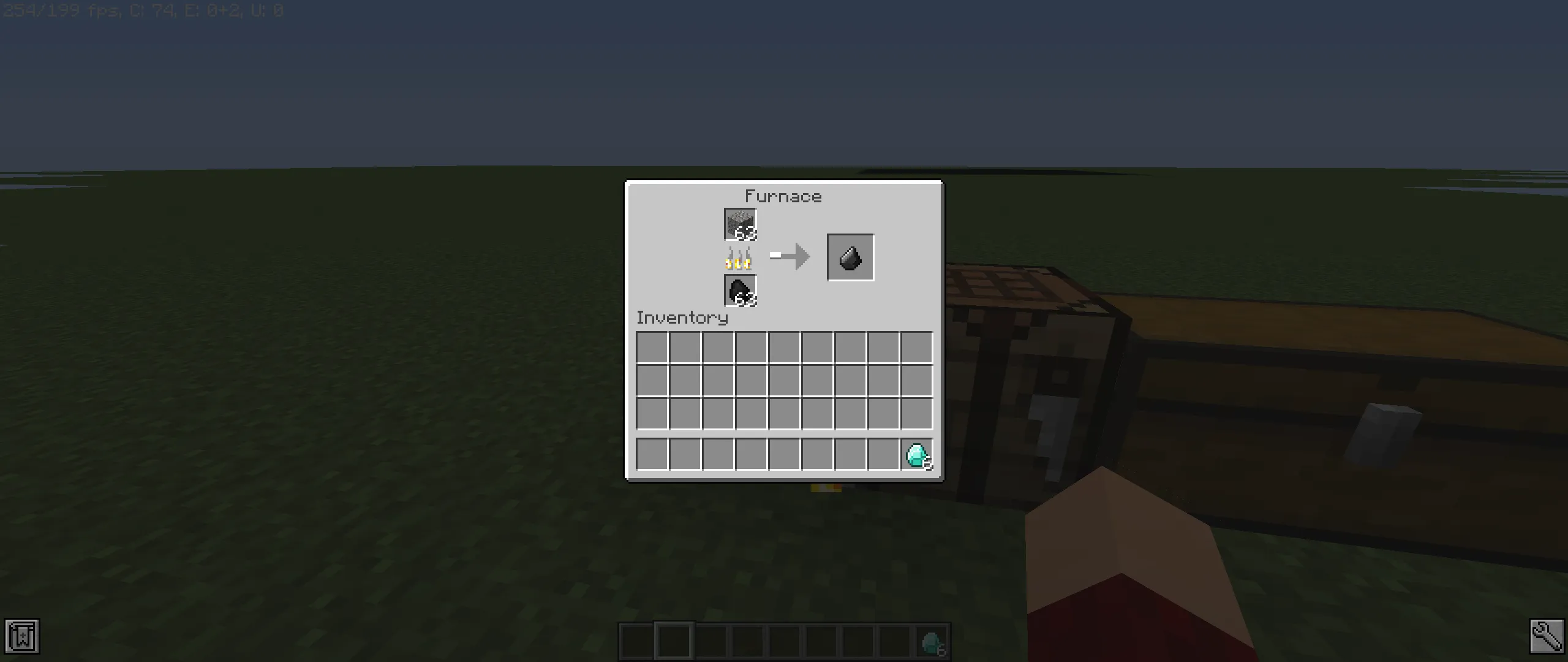The height and width of the screenshot is (662, 1568).
Task: Click the last empty inventory slot before the diamonds
Action: click(x=883, y=455)
